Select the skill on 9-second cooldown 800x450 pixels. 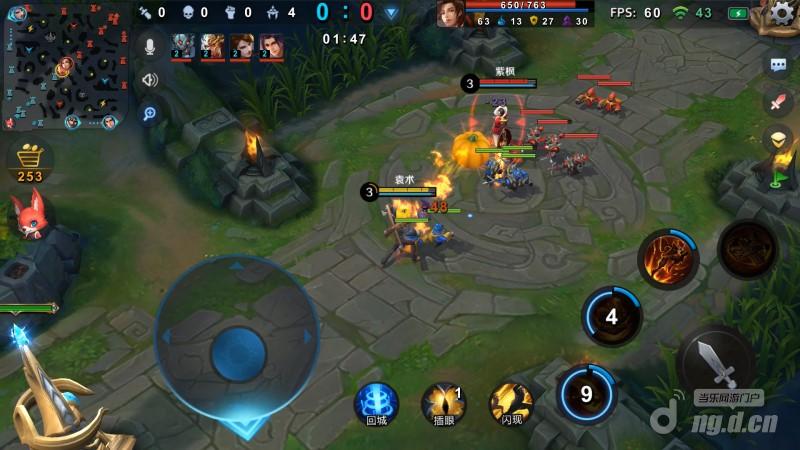(x=587, y=393)
